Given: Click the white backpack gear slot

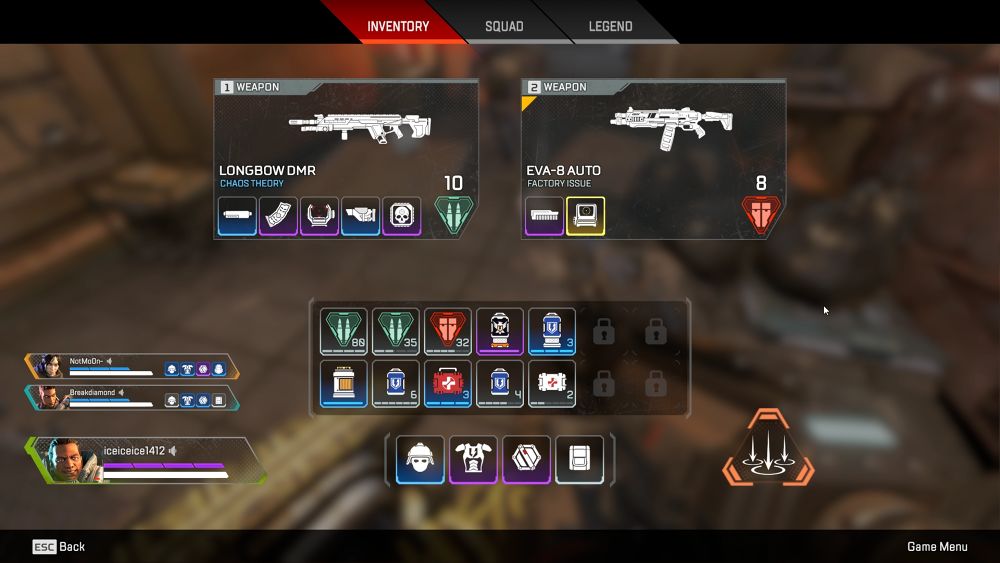Looking at the screenshot, I should tap(580, 459).
